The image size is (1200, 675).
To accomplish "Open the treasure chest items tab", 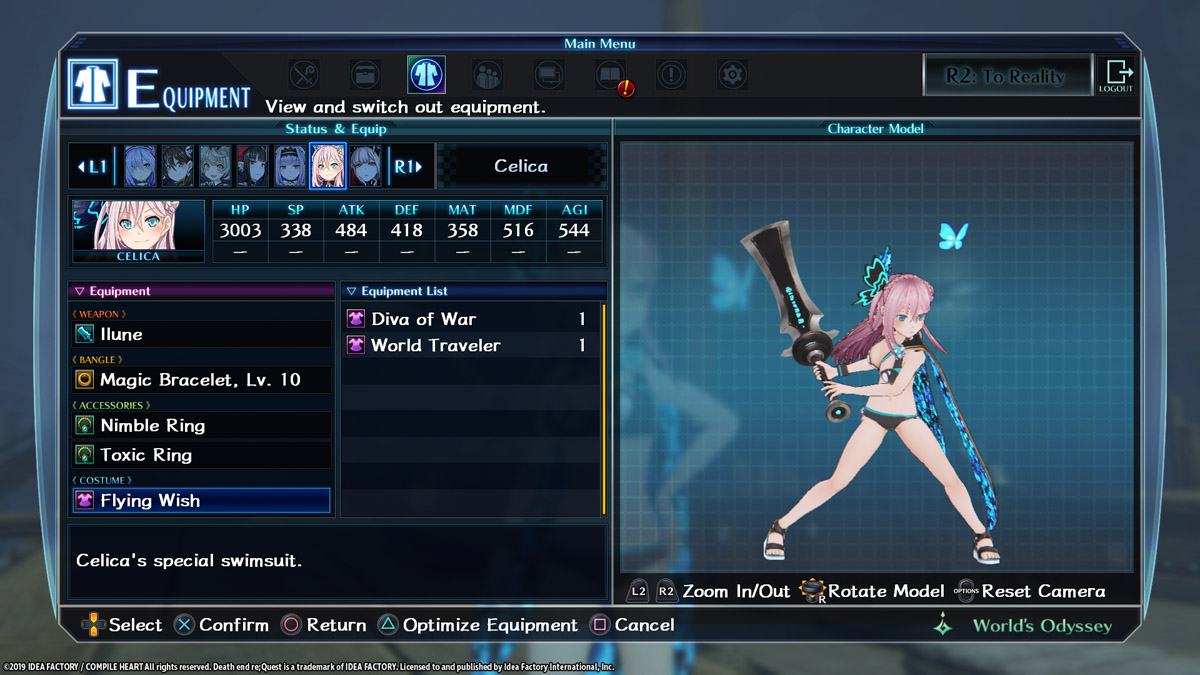I will pos(365,75).
